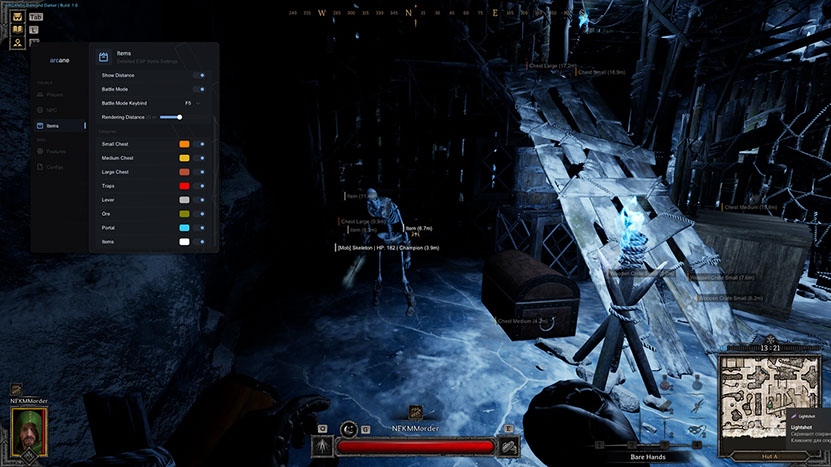Open the Configs section

(x=54, y=167)
